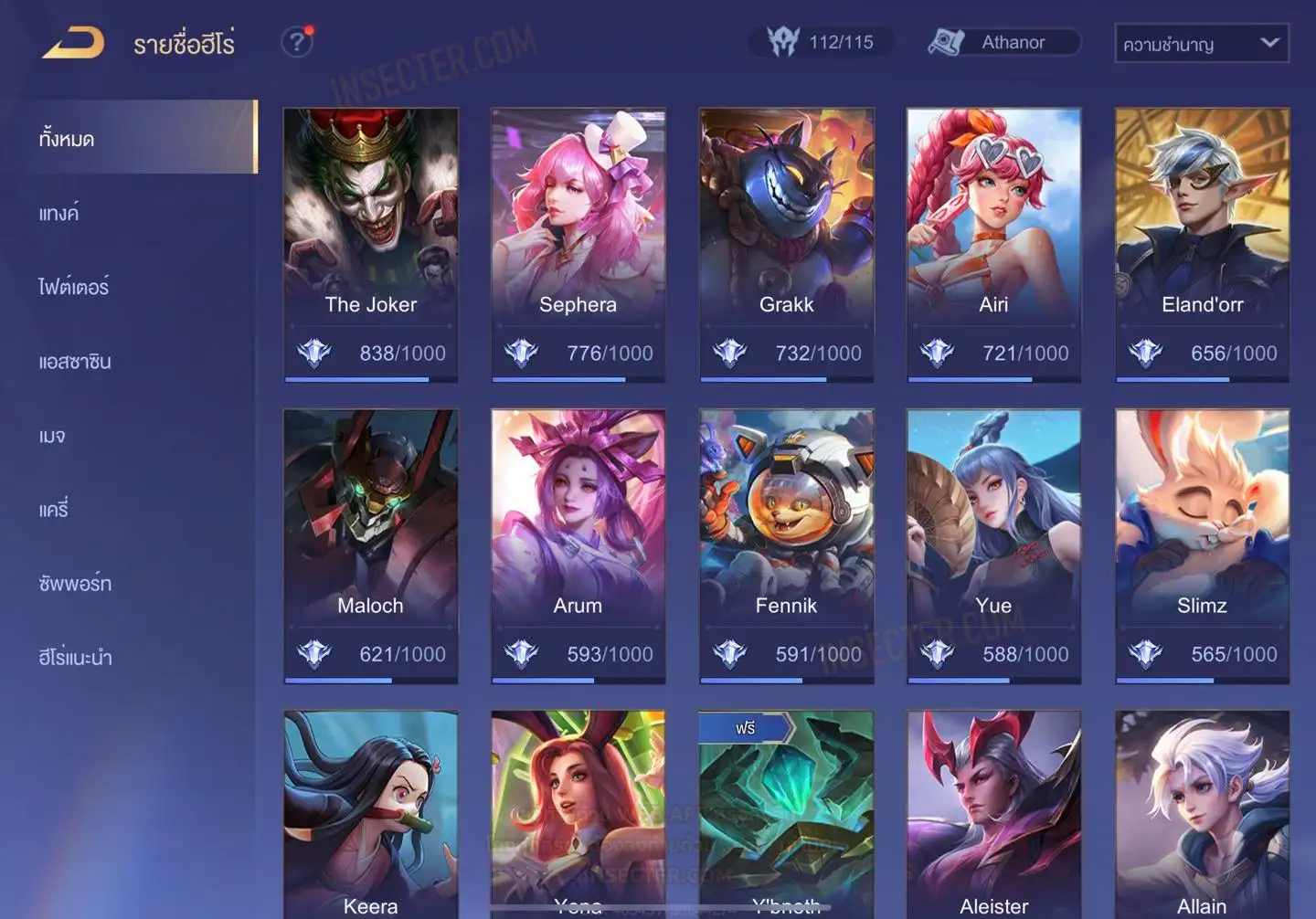
Task: Show the ไฟต์เตอร์ hero category
Action: click(73, 287)
